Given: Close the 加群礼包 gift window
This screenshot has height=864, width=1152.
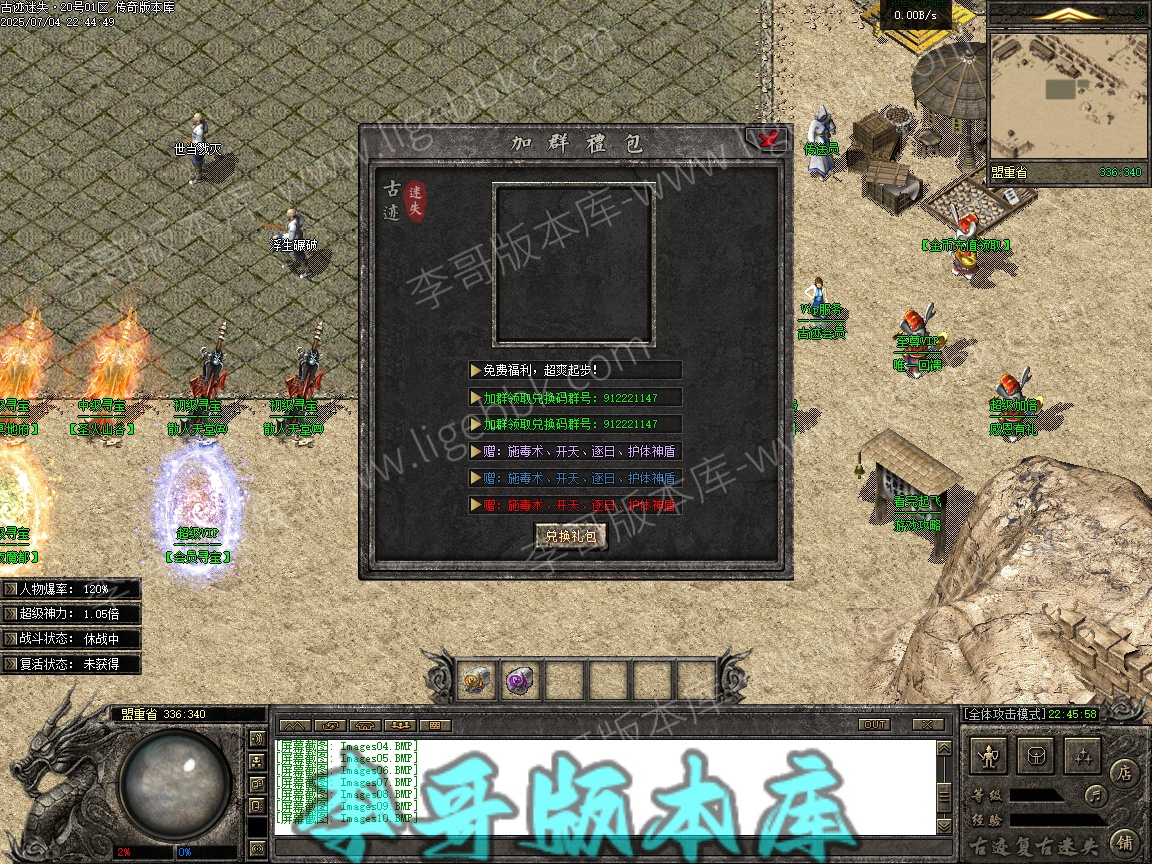Looking at the screenshot, I should [767, 140].
